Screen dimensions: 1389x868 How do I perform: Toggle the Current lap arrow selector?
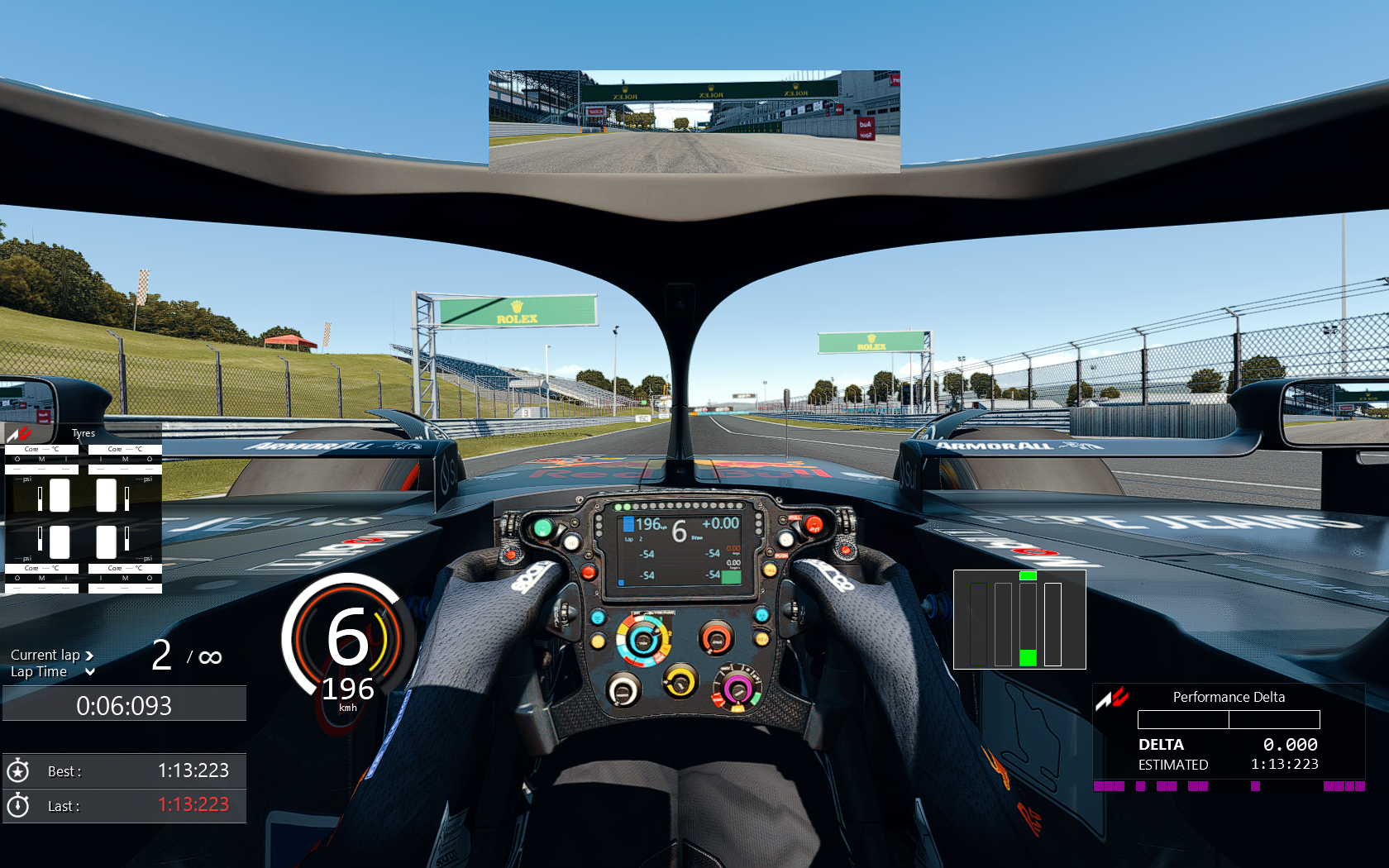(89, 656)
